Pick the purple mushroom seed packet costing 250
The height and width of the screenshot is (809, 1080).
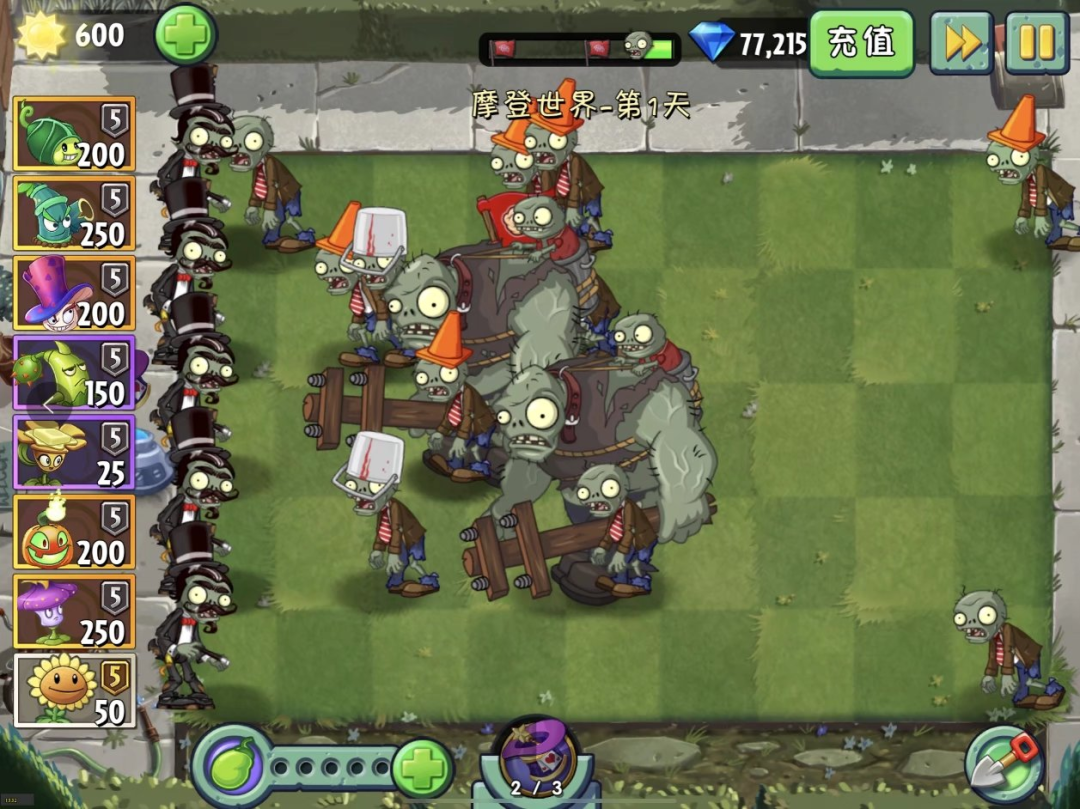pos(75,611)
